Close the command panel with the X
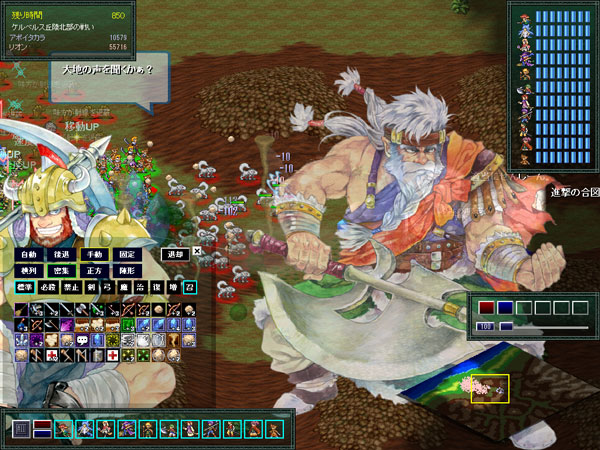600x450 pixels. coord(197,252)
